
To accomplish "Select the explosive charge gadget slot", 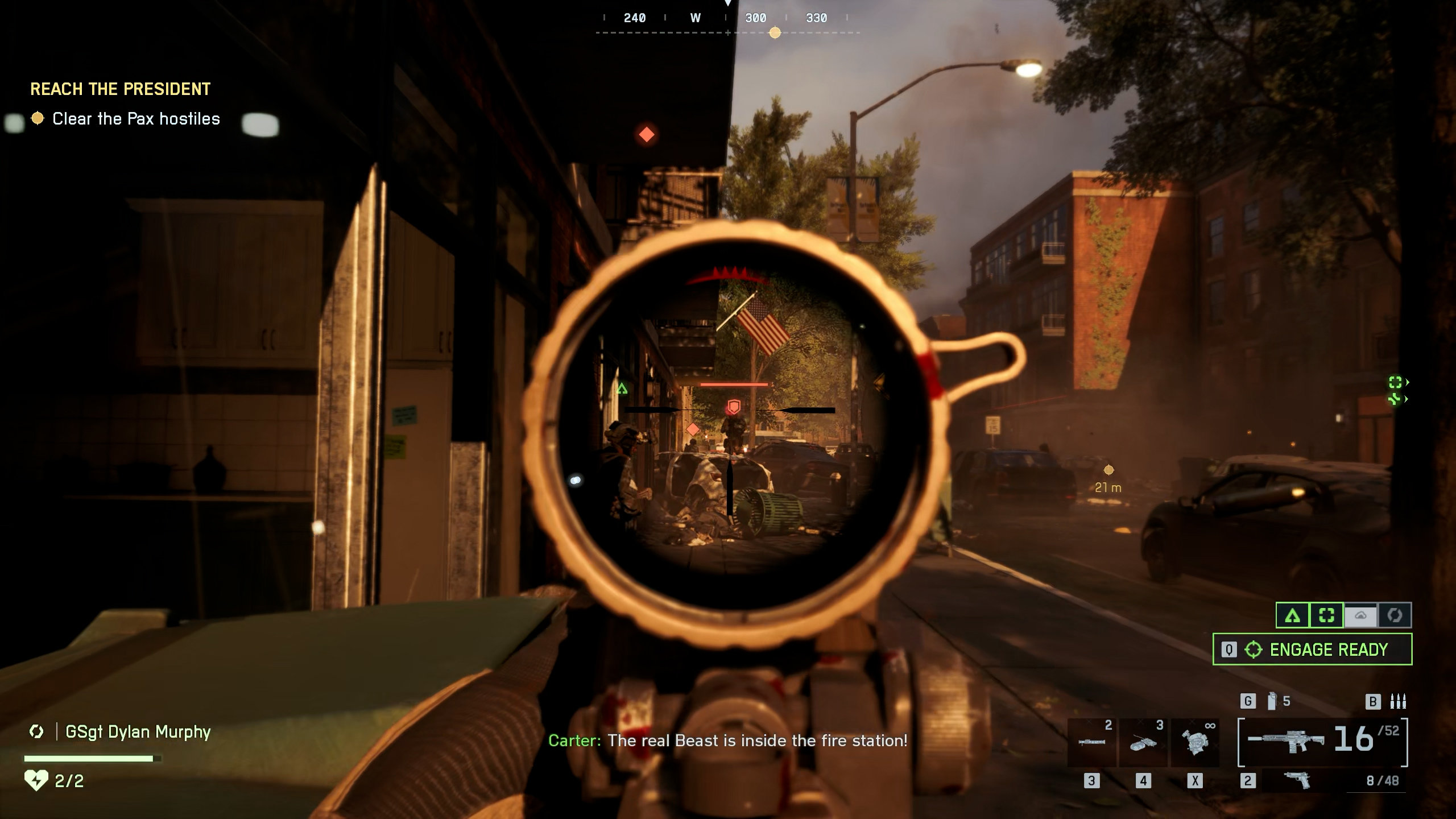I will pos(1143,742).
